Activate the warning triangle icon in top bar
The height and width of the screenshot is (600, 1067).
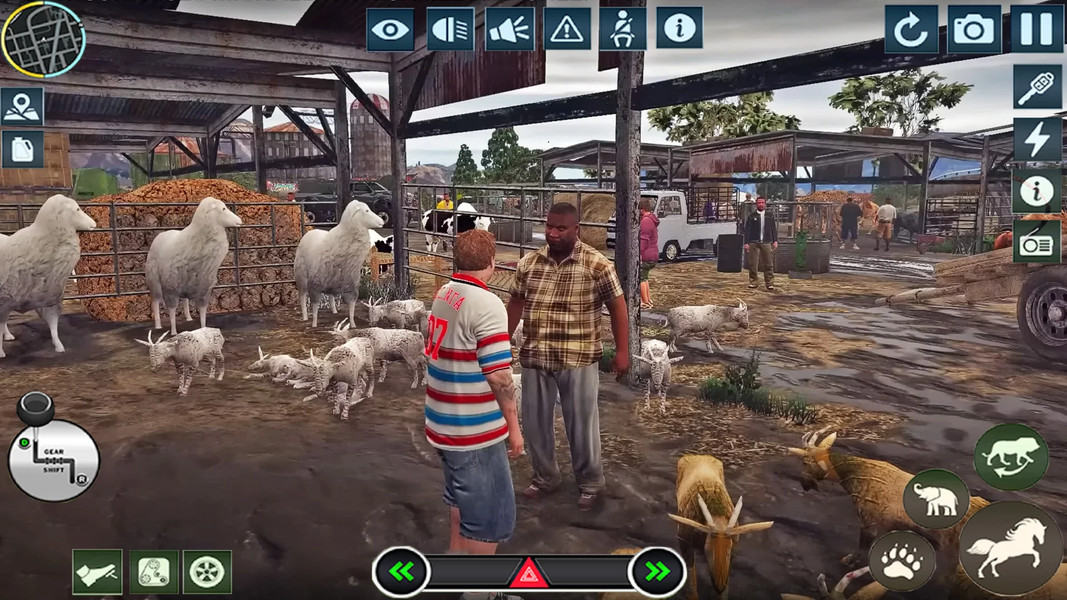click(x=567, y=30)
